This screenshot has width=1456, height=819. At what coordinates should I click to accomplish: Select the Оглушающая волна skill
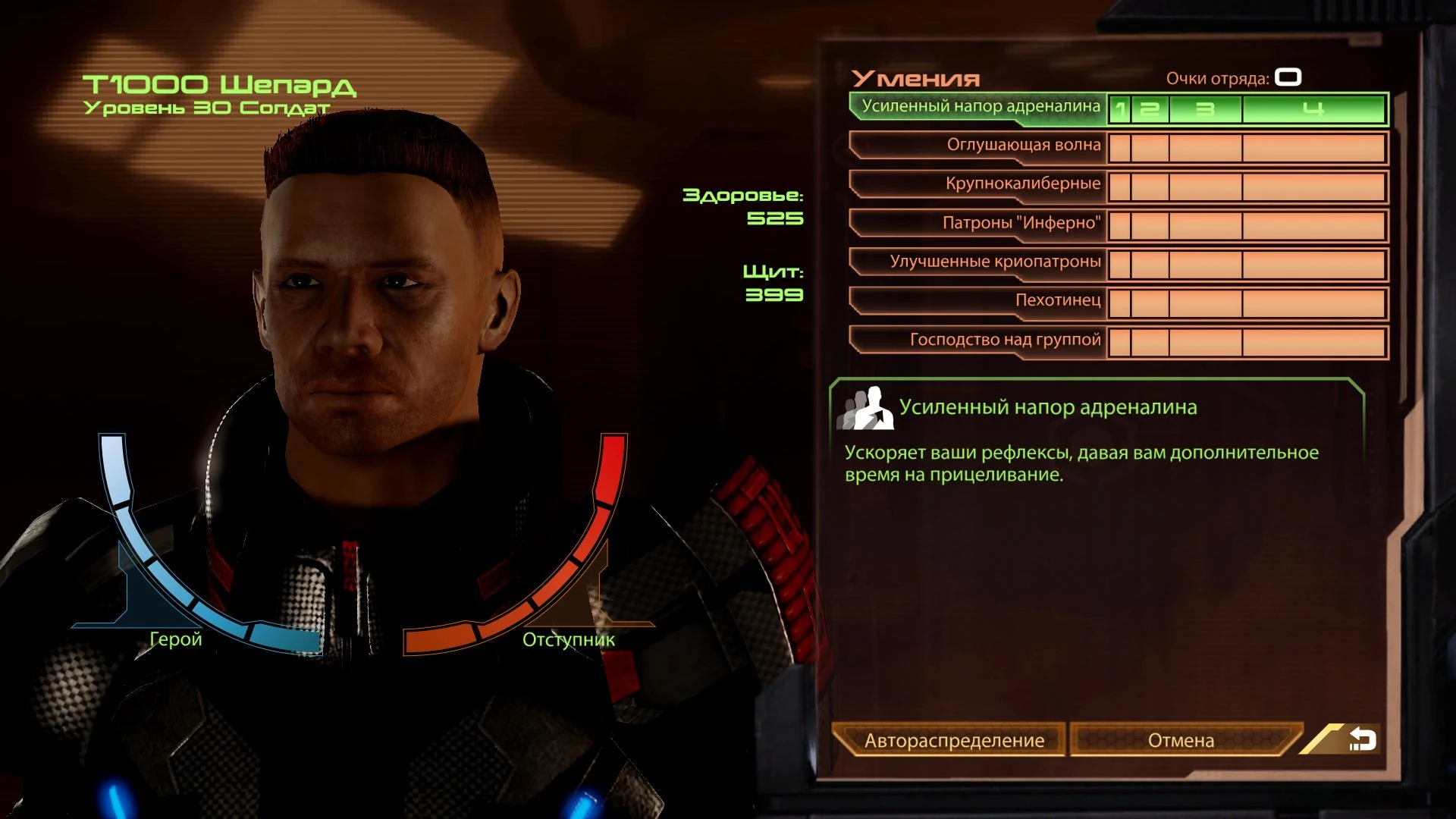point(1023,146)
